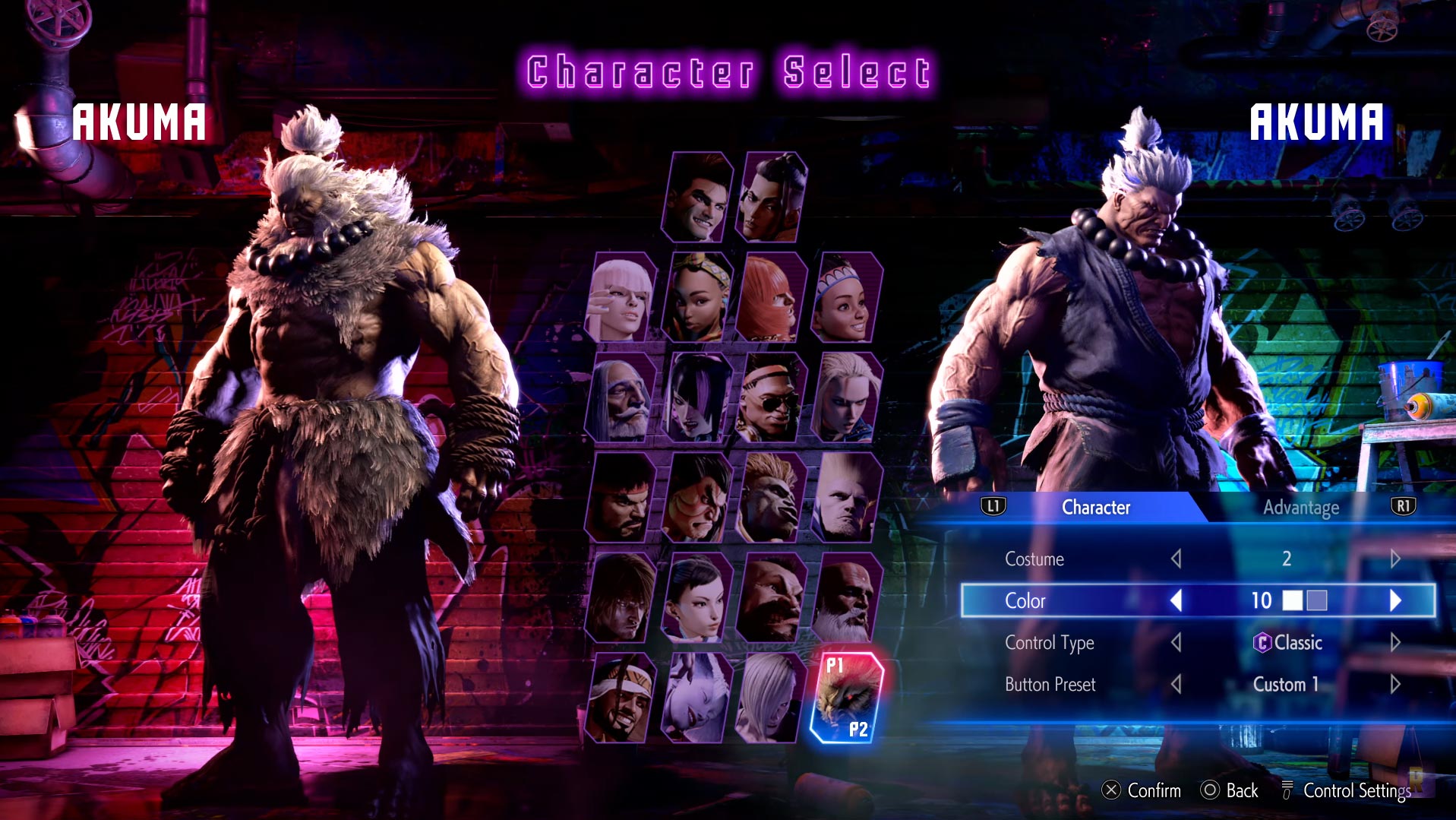Click the Classic control type emblem

coord(1262,642)
